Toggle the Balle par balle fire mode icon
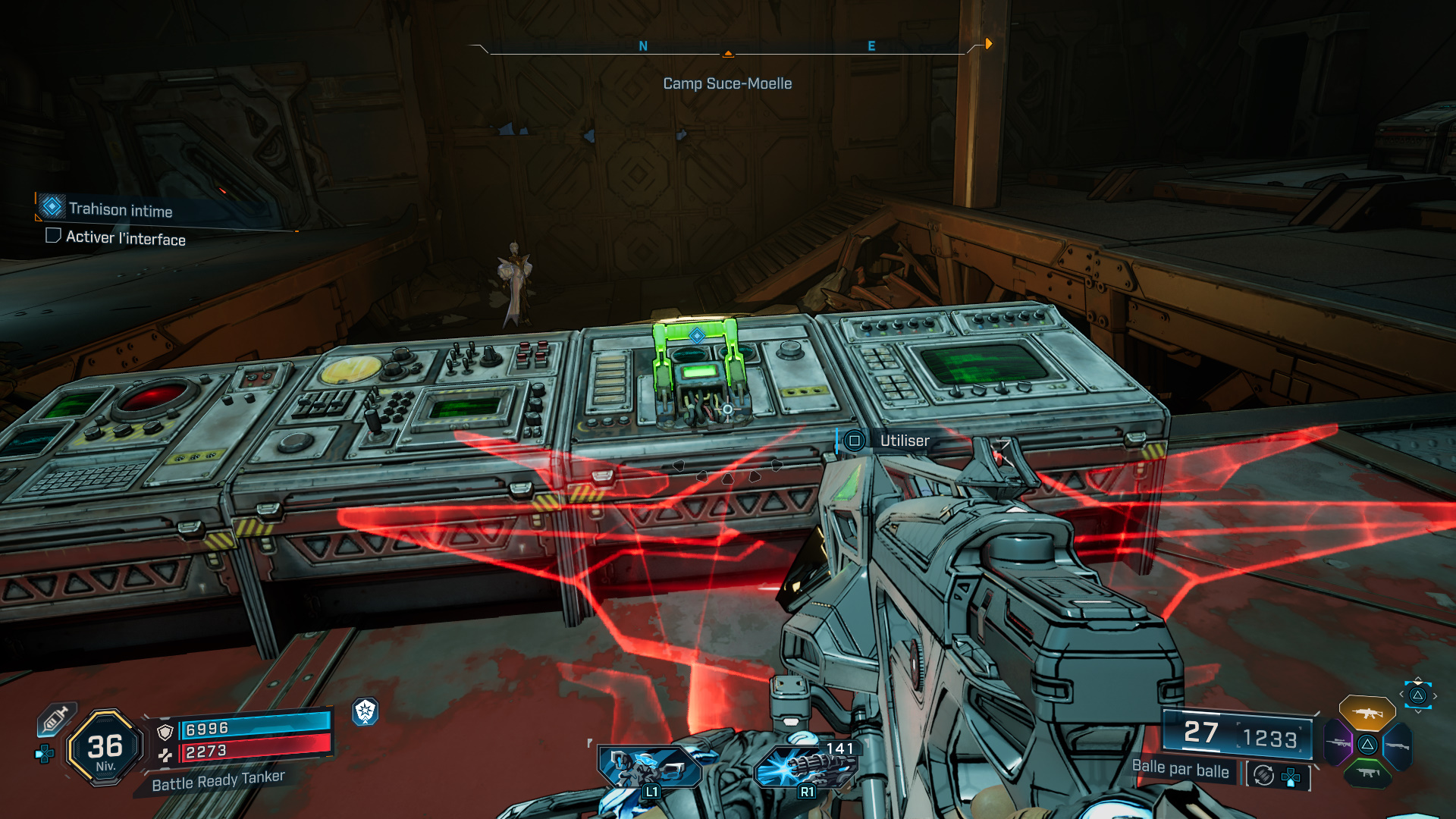Viewport: 1456px width, 819px height. click(1263, 775)
